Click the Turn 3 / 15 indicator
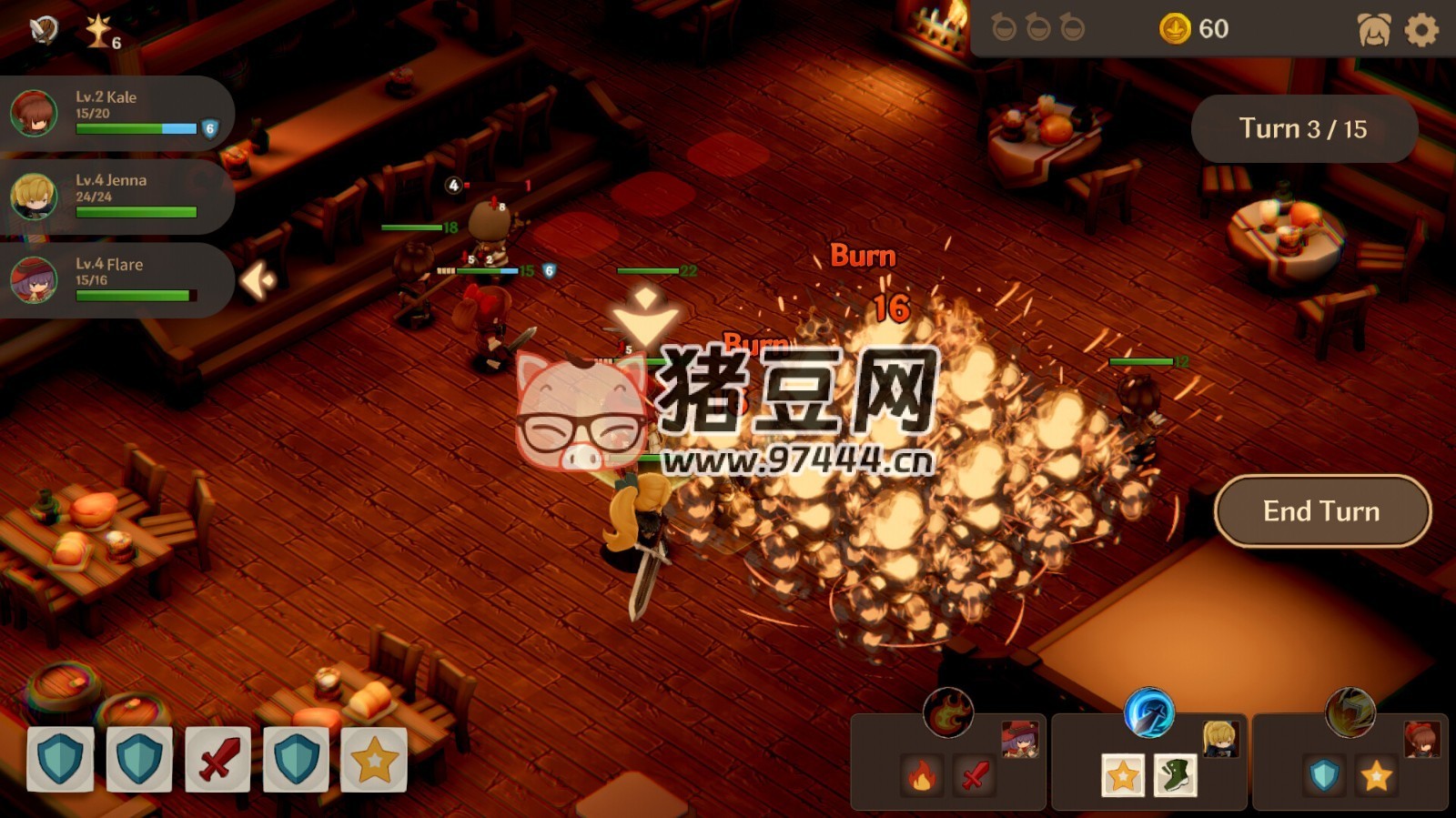The height and width of the screenshot is (818, 1456). [x=1303, y=129]
